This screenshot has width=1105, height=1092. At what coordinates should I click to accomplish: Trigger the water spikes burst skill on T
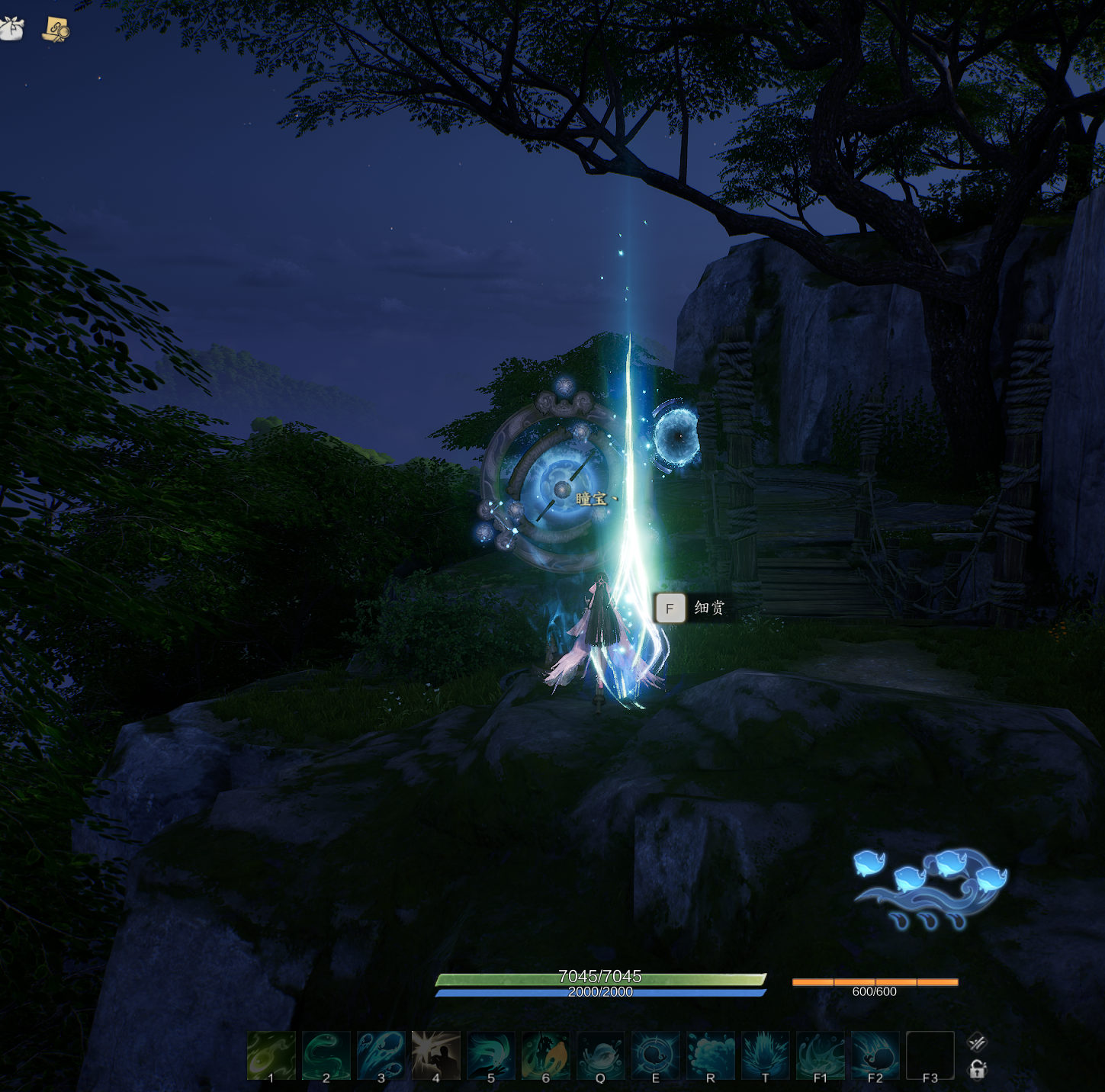tap(765, 1055)
